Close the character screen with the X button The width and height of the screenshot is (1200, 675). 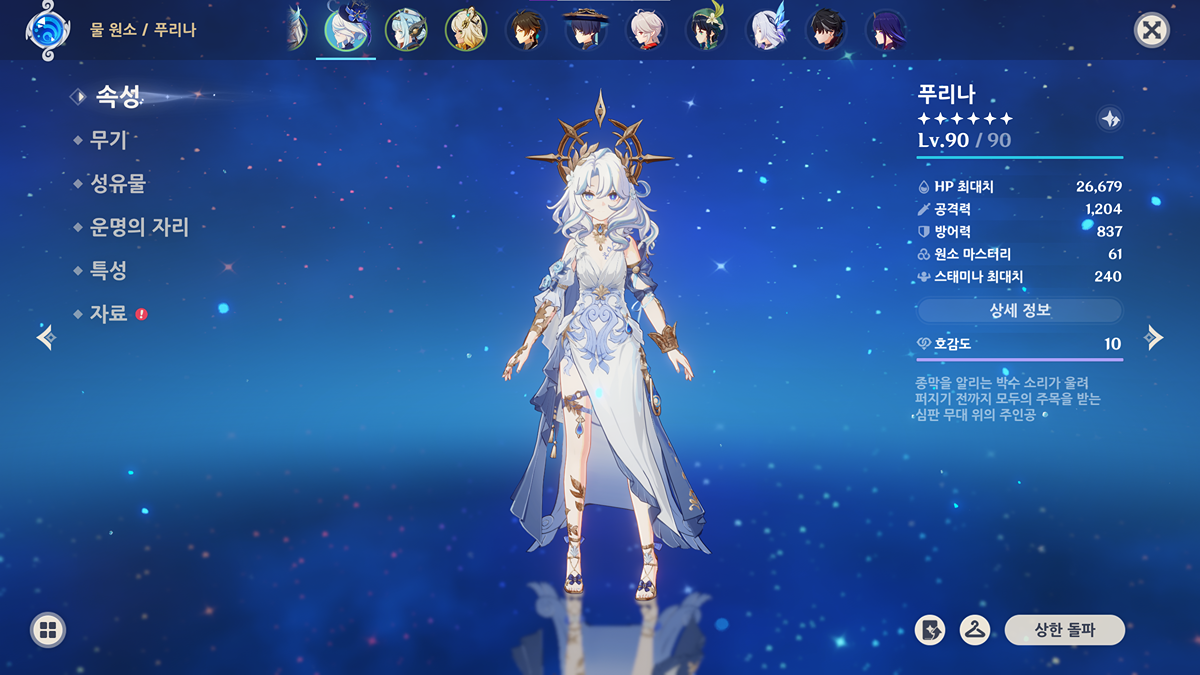[1152, 30]
